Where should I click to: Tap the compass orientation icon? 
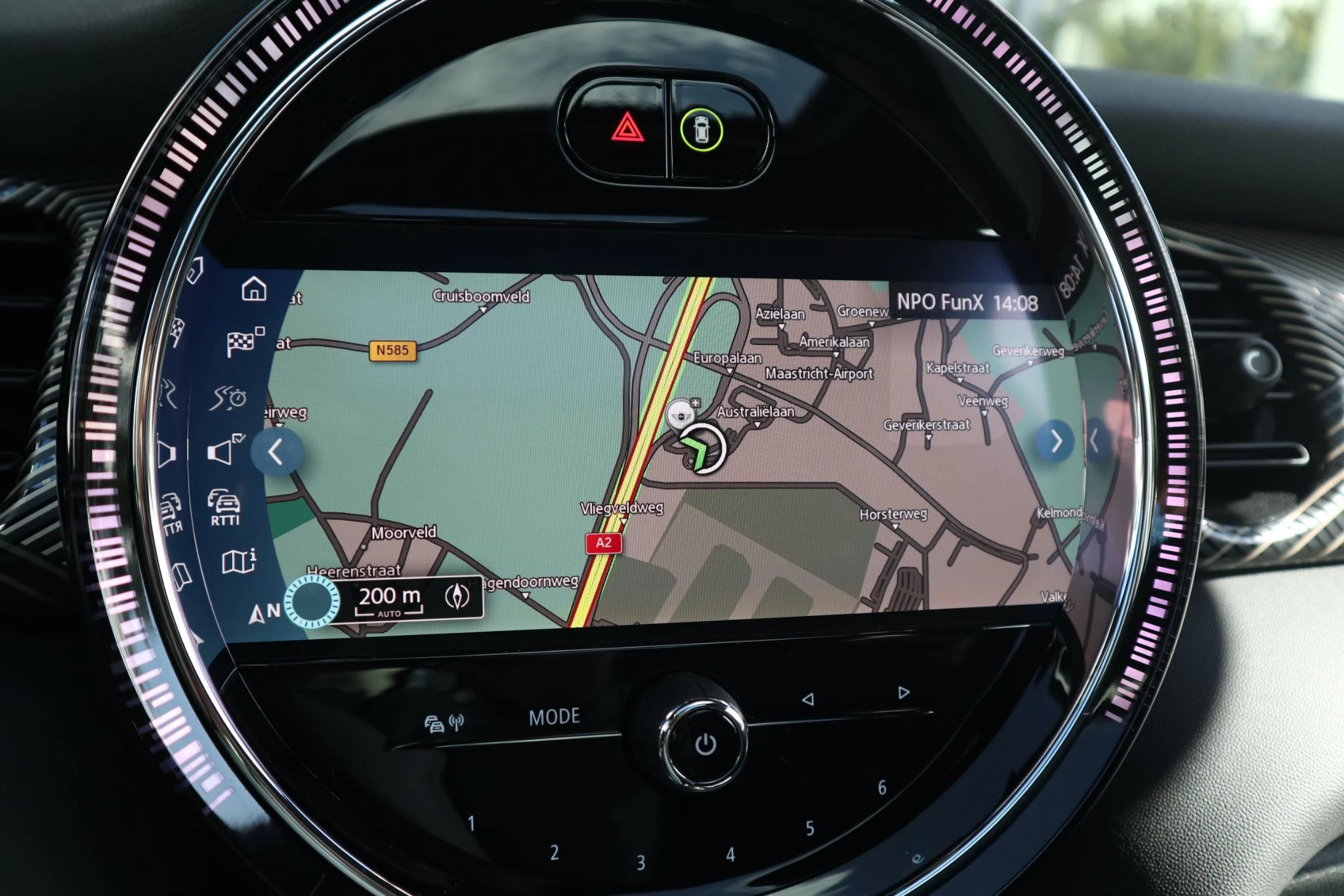(x=457, y=596)
